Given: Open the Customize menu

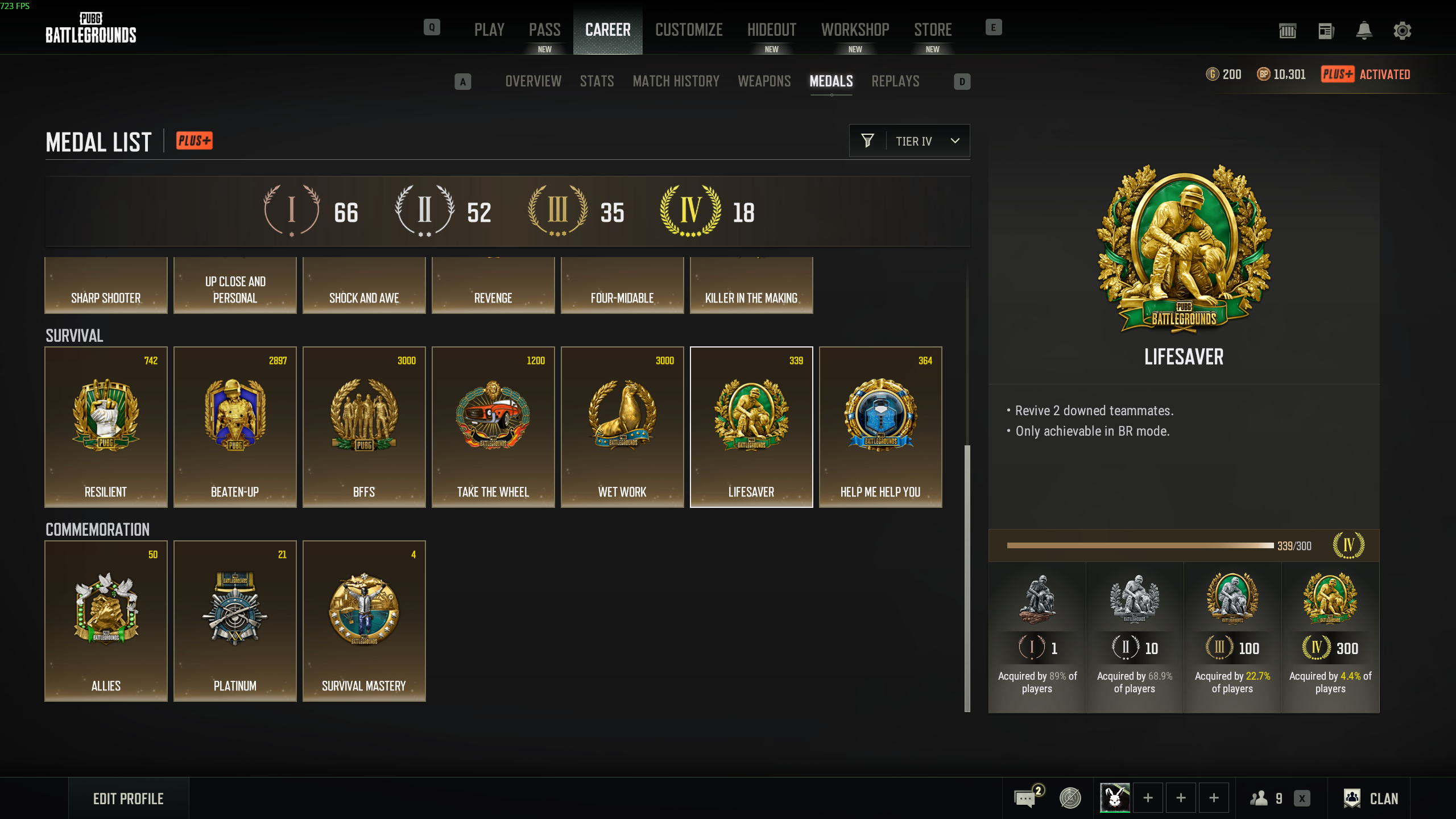Looking at the screenshot, I should tap(689, 30).
